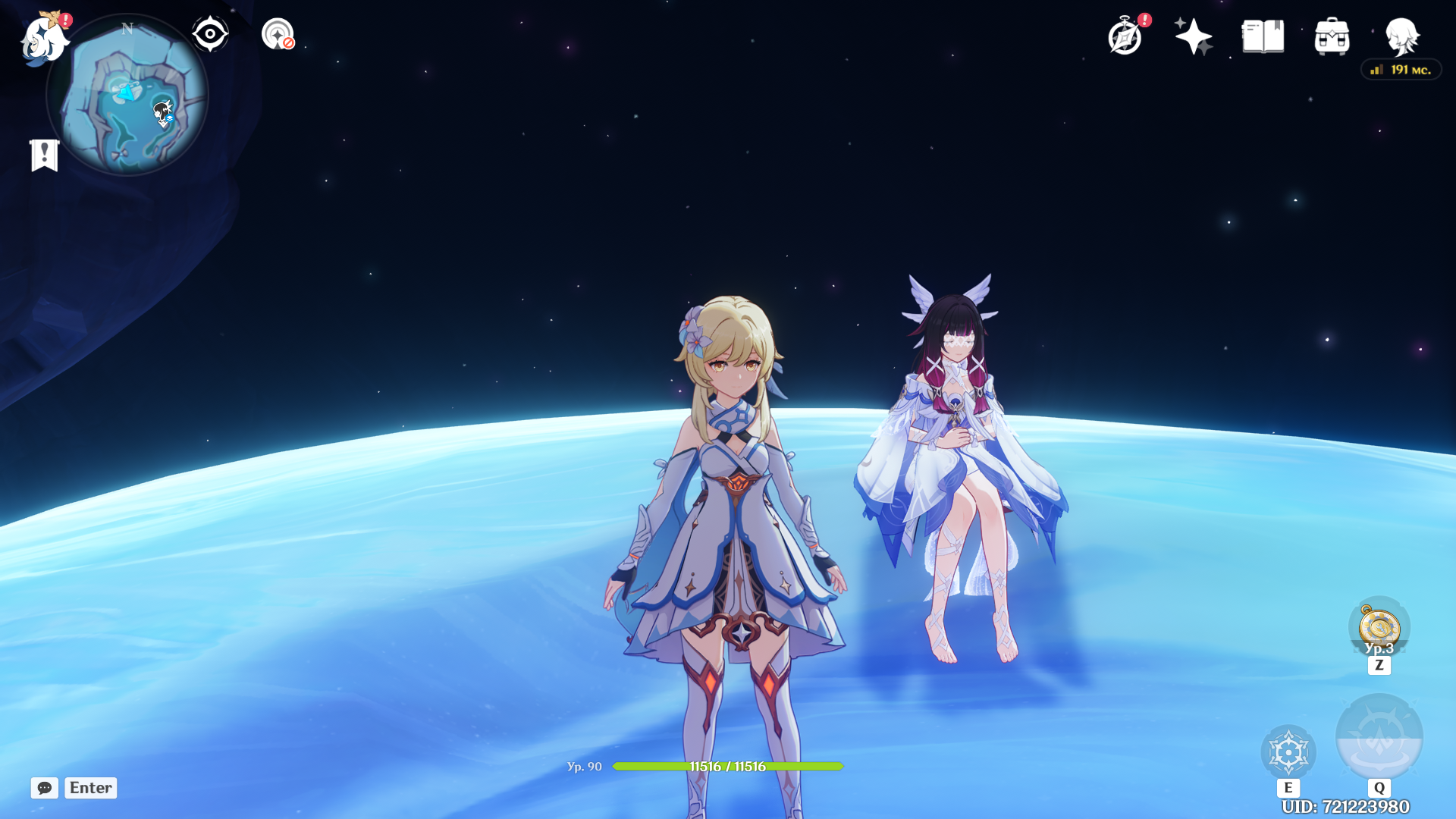Open the four-pointed star wish icon
The width and height of the screenshot is (1456, 819).
point(1193,36)
